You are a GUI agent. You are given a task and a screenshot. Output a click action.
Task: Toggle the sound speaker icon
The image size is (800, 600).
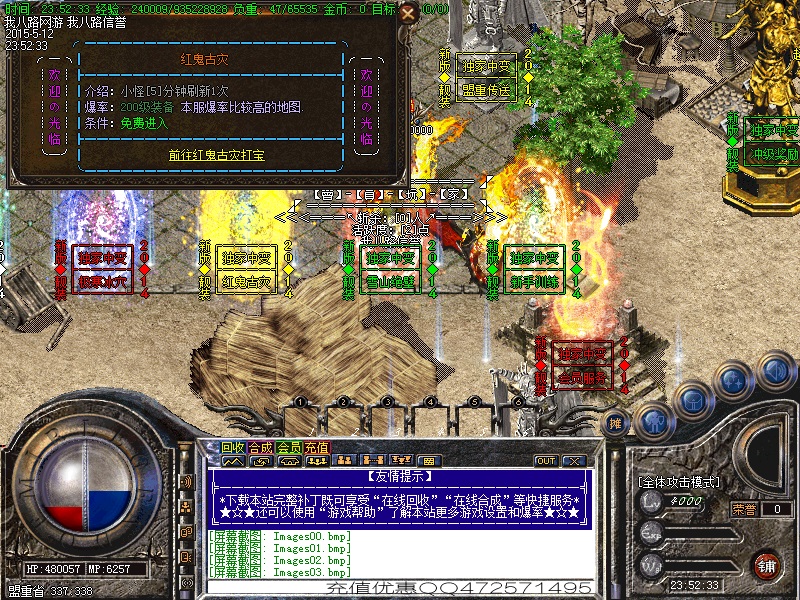[774, 372]
